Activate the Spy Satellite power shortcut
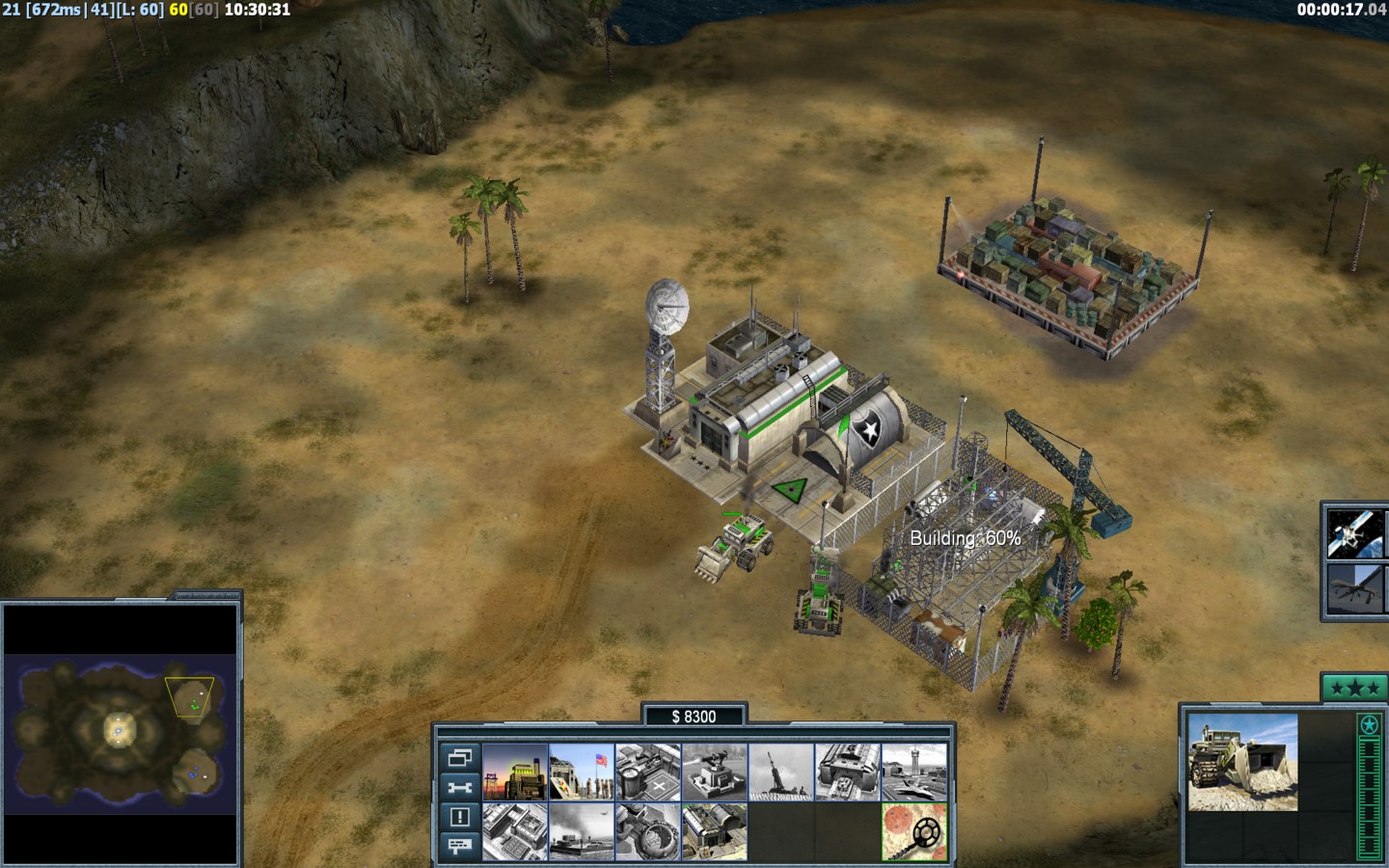 tap(1356, 533)
